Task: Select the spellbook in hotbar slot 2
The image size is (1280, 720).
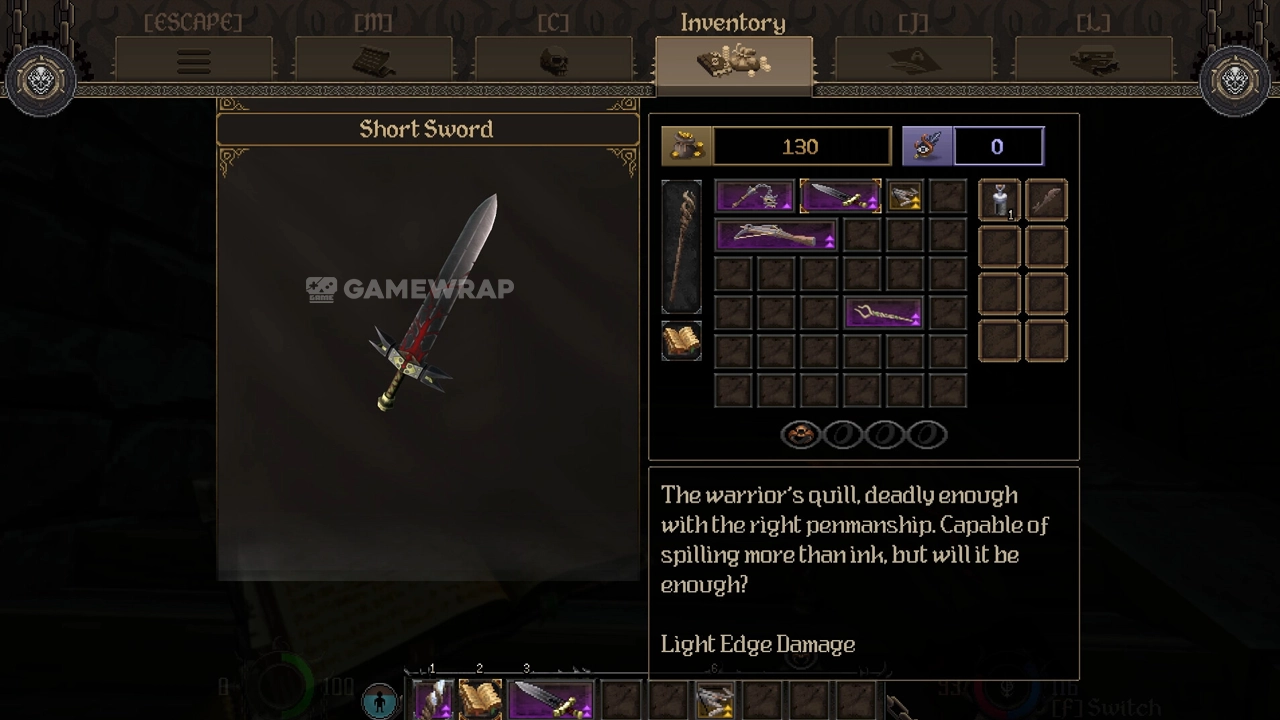Action: (480, 700)
